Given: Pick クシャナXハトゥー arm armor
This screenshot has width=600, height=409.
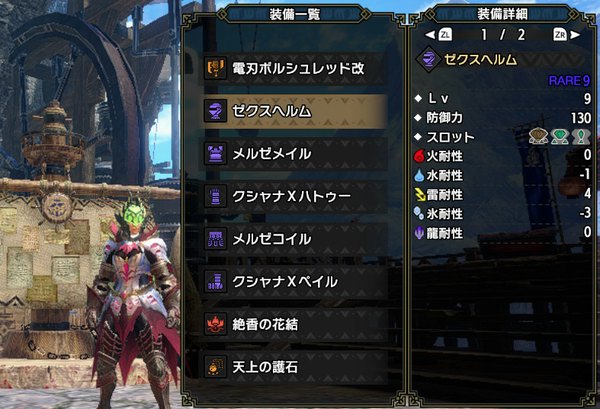Looking at the screenshot, I should coord(294,196).
